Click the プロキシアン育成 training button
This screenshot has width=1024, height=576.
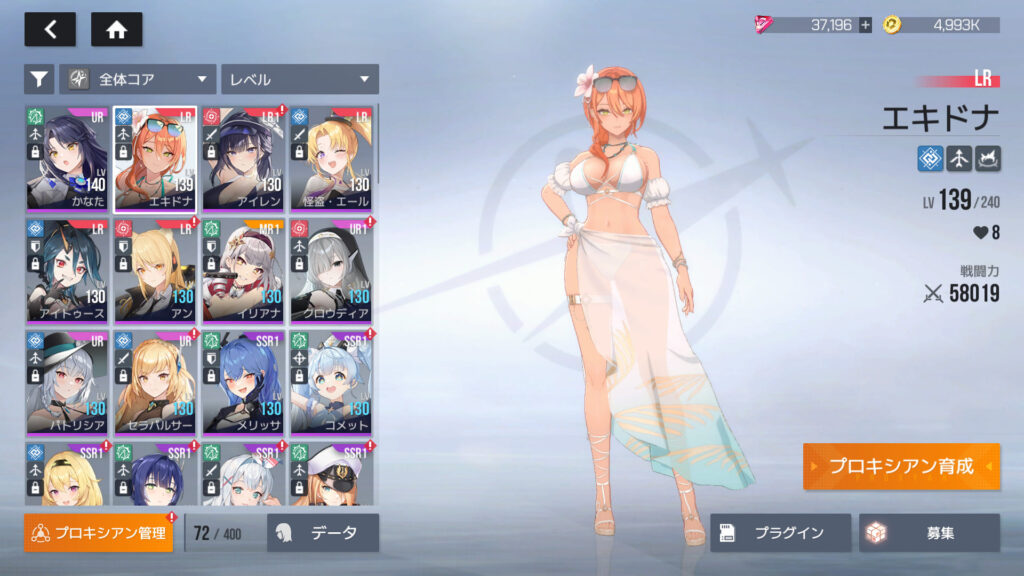point(900,467)
